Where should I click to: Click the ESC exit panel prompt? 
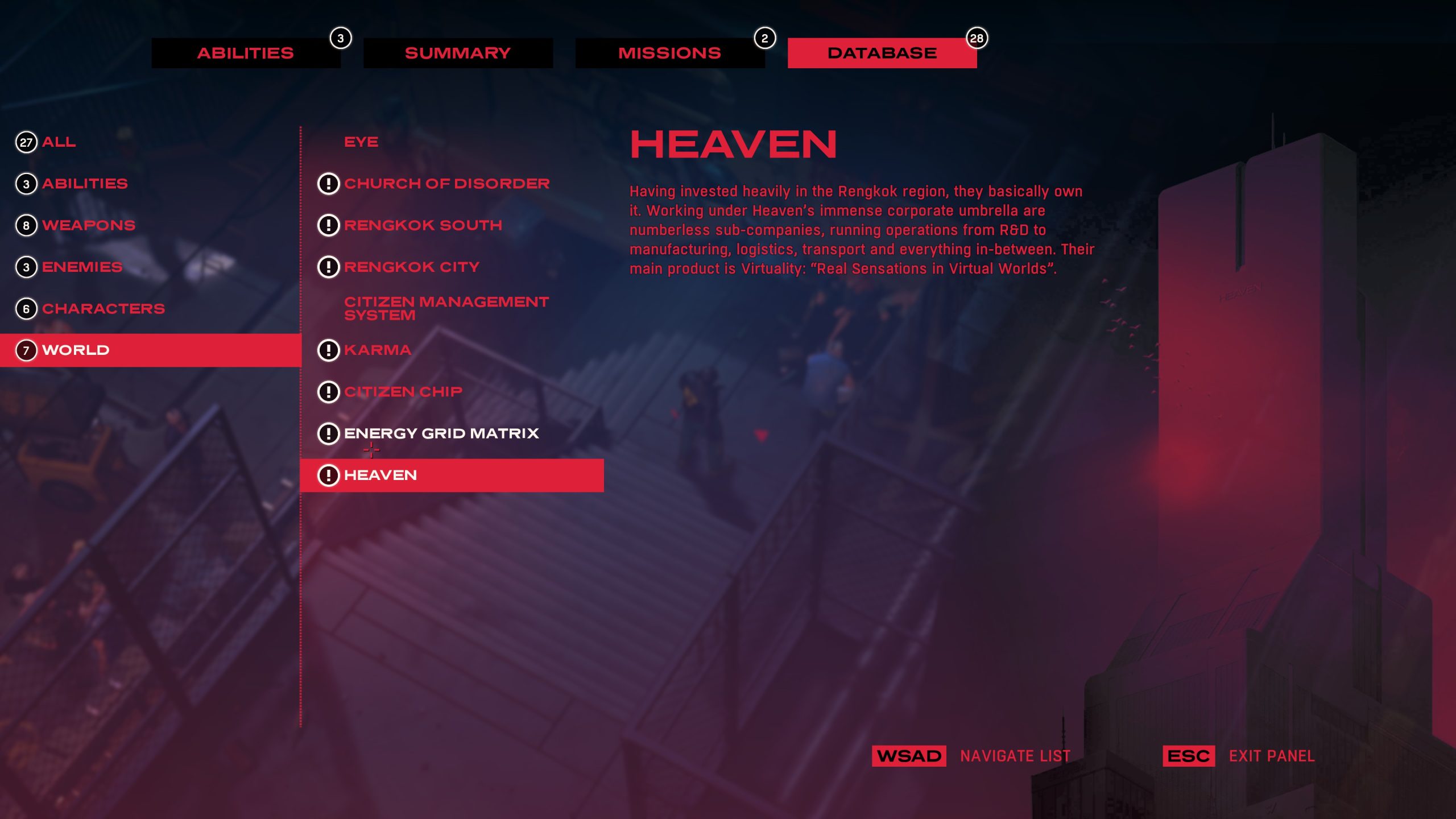tap(1188, 756)
